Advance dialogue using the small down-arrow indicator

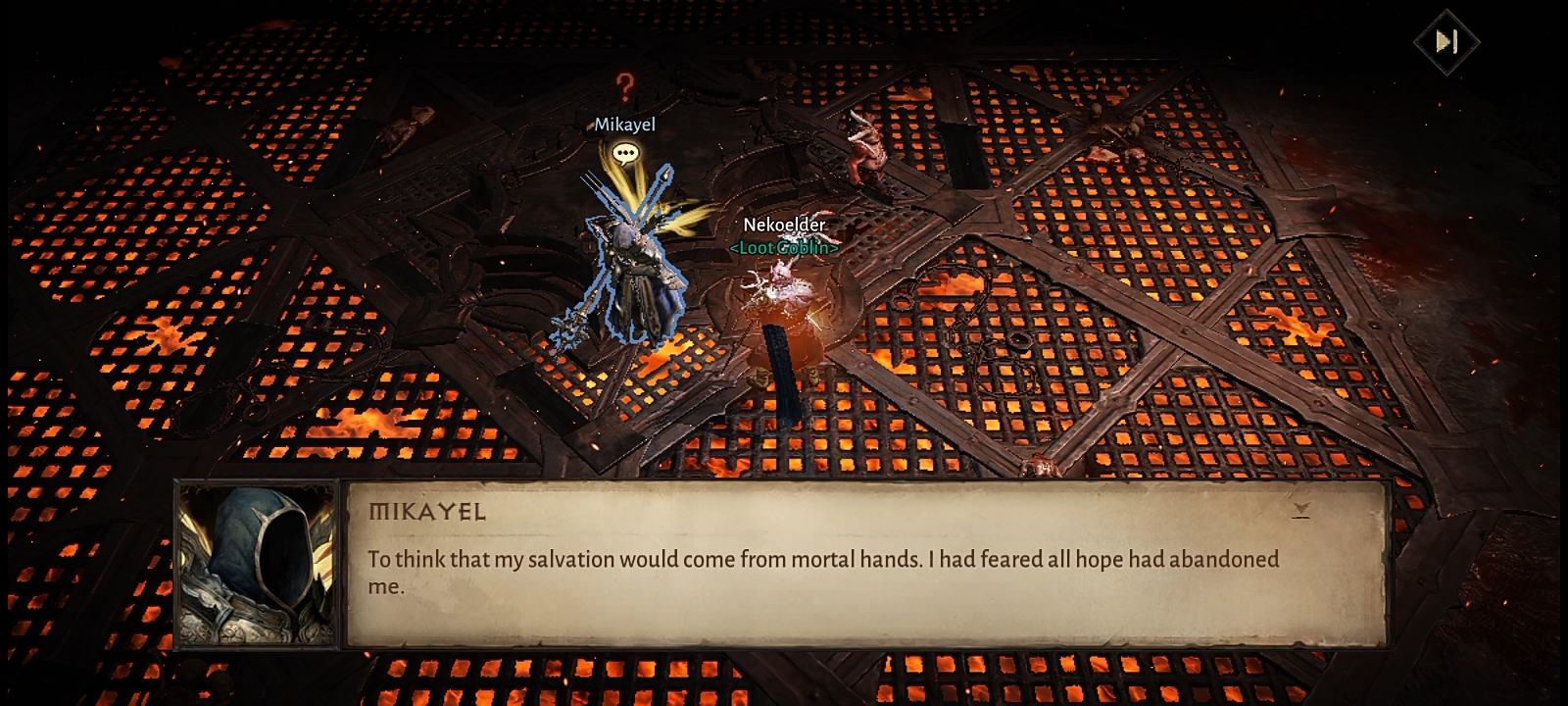pos(1300,509)
